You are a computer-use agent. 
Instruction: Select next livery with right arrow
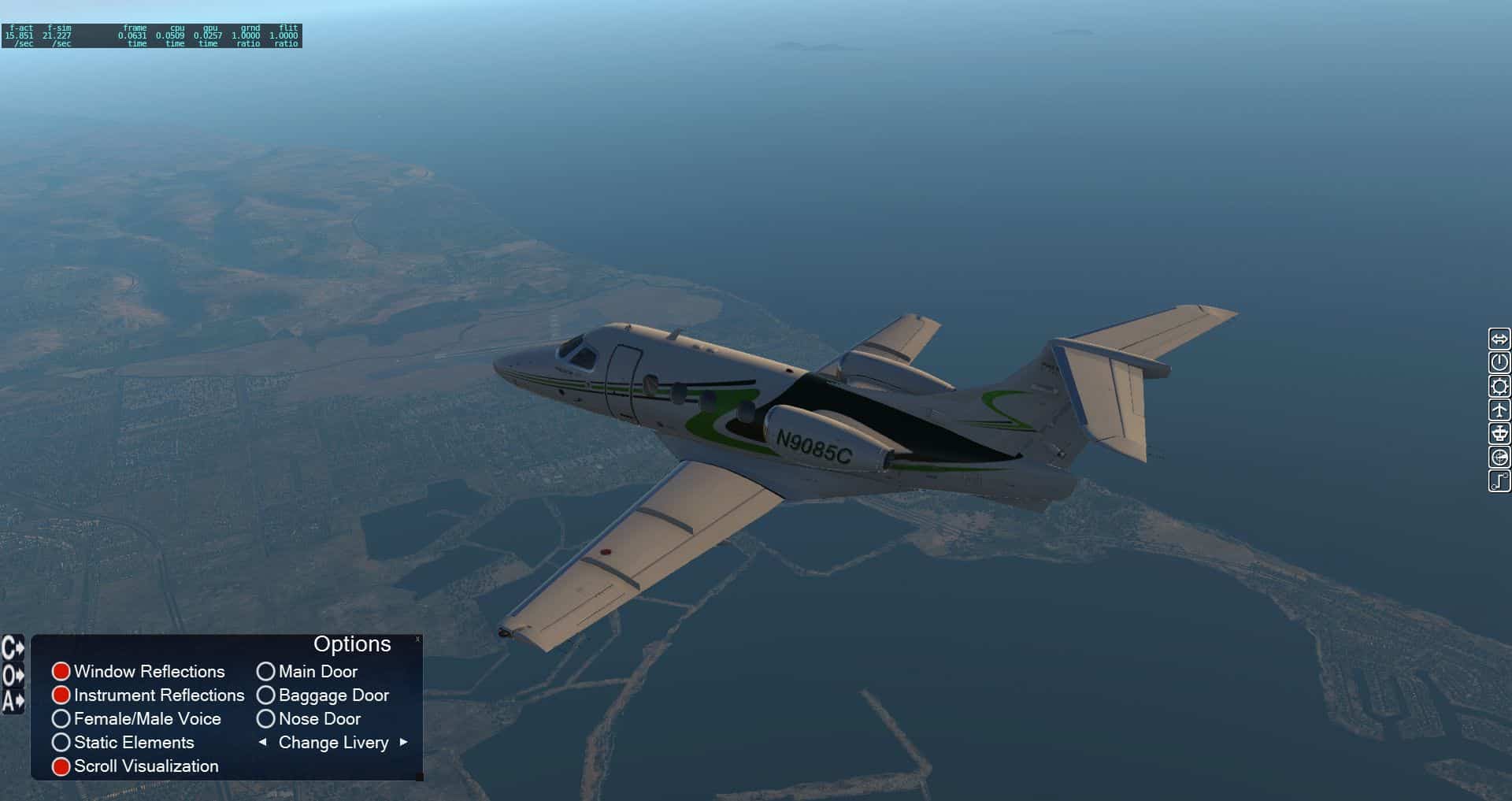pos(403,742)
